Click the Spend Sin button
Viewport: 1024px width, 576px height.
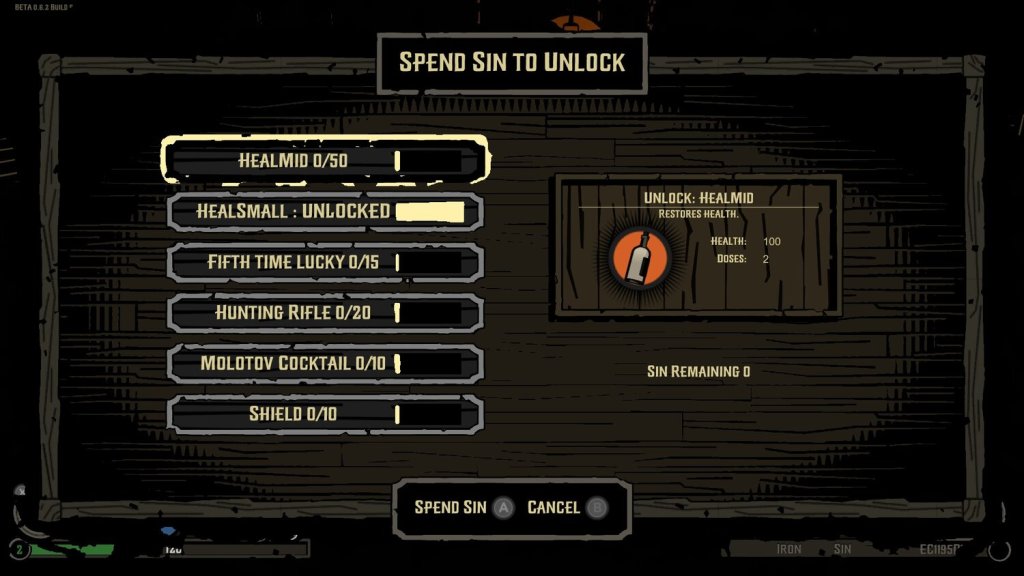[x=463, y=508]
